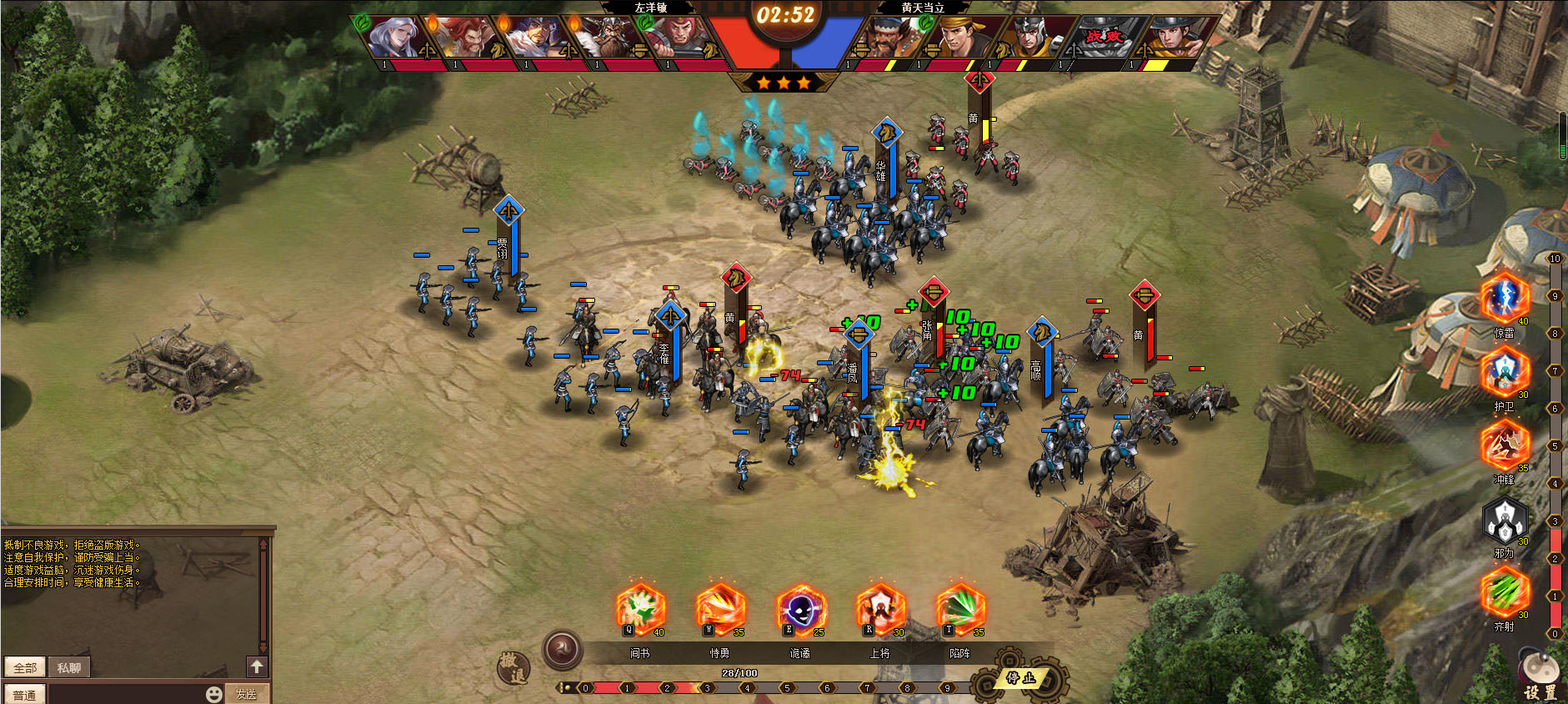Viewport: 1568px width, 704px height.
Task: Choose the 普通 chat channel selector
Action: 24,694
